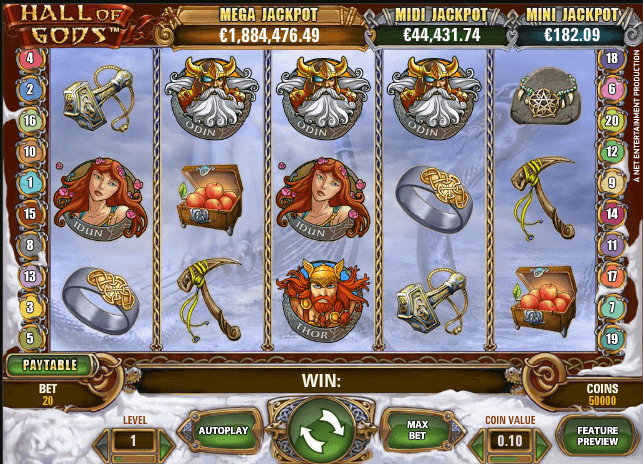Select bet line 13 marker
643x464 pixels.
tap(30, 276)
